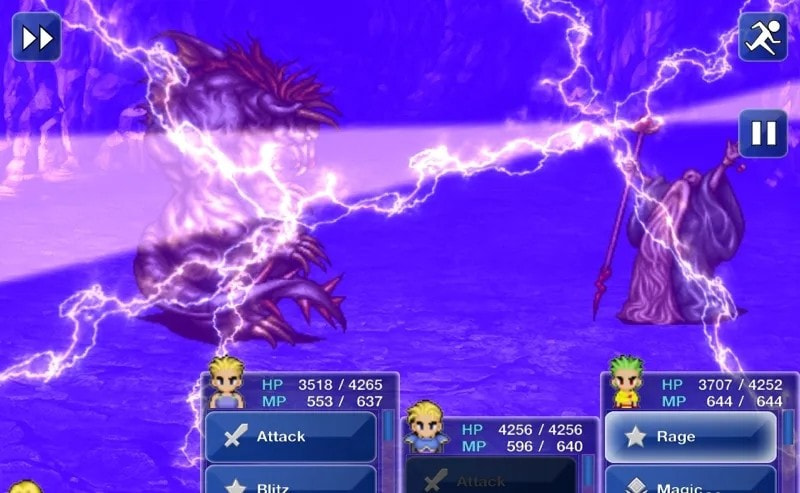Tap the fast-forward battle speed button

click(x=37, y=37)
